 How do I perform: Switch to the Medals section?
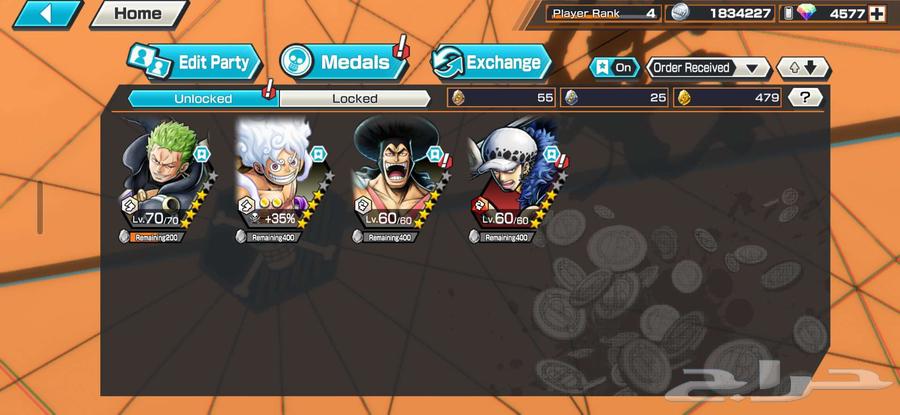[x=344, y=62]
